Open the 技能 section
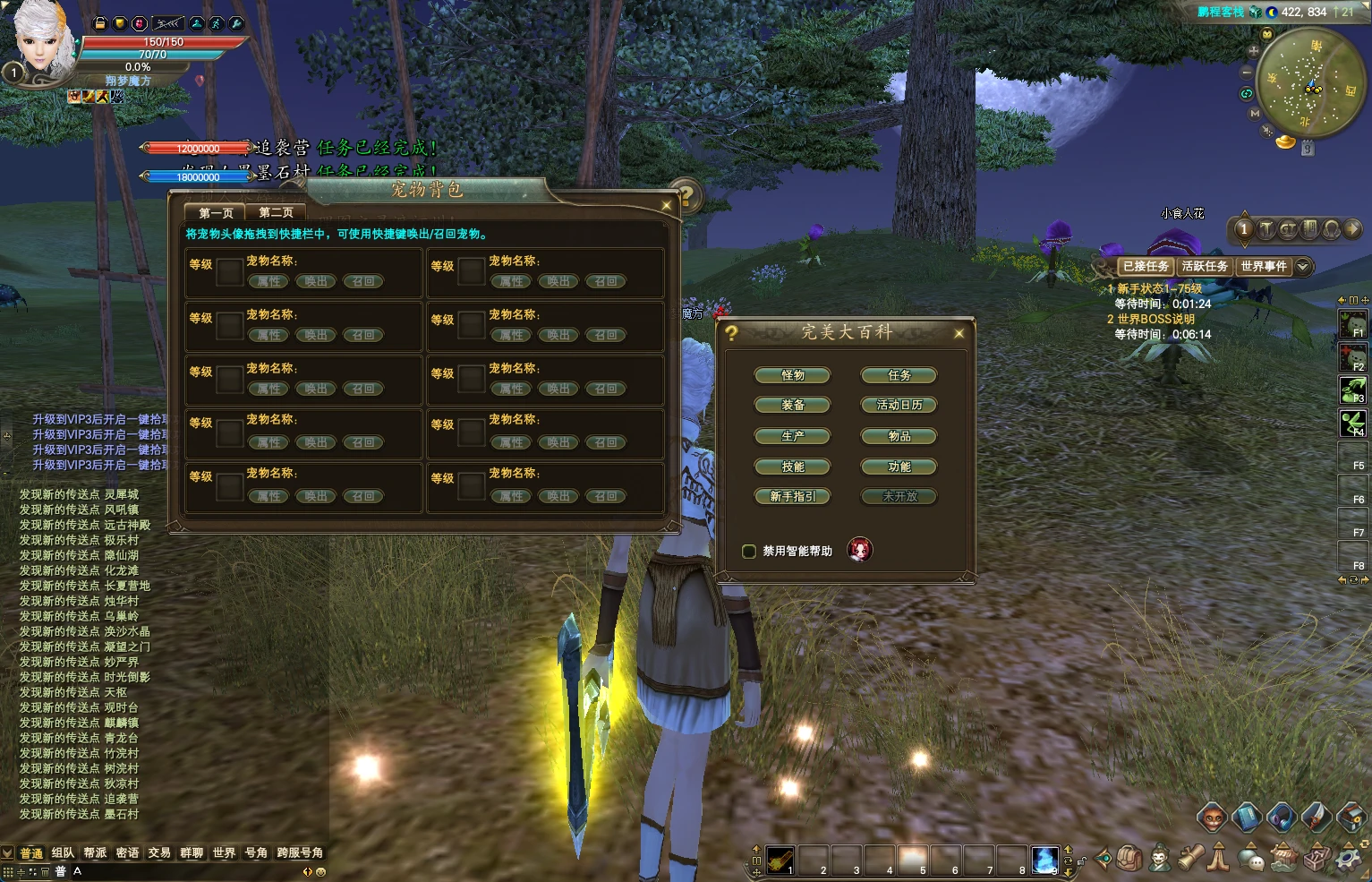 point(793,467)
